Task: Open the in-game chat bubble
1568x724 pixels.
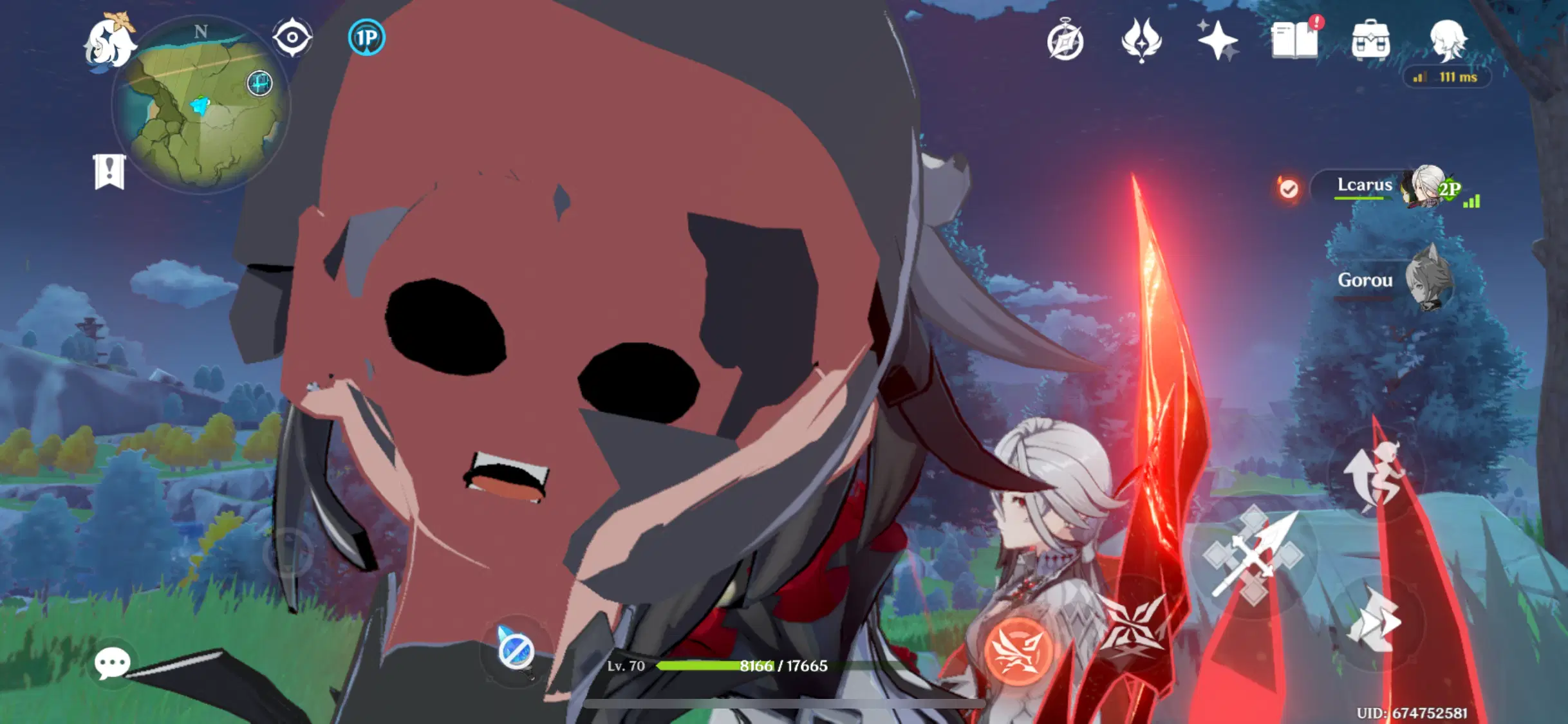Action: point(113,663)
